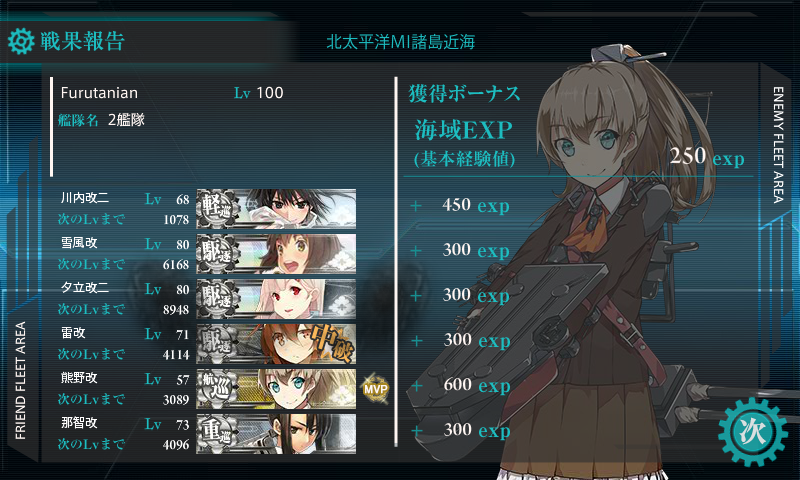800x480 pixels.
Task: Select the MVP 熊野改 ship banner
Action: [276, 388]
